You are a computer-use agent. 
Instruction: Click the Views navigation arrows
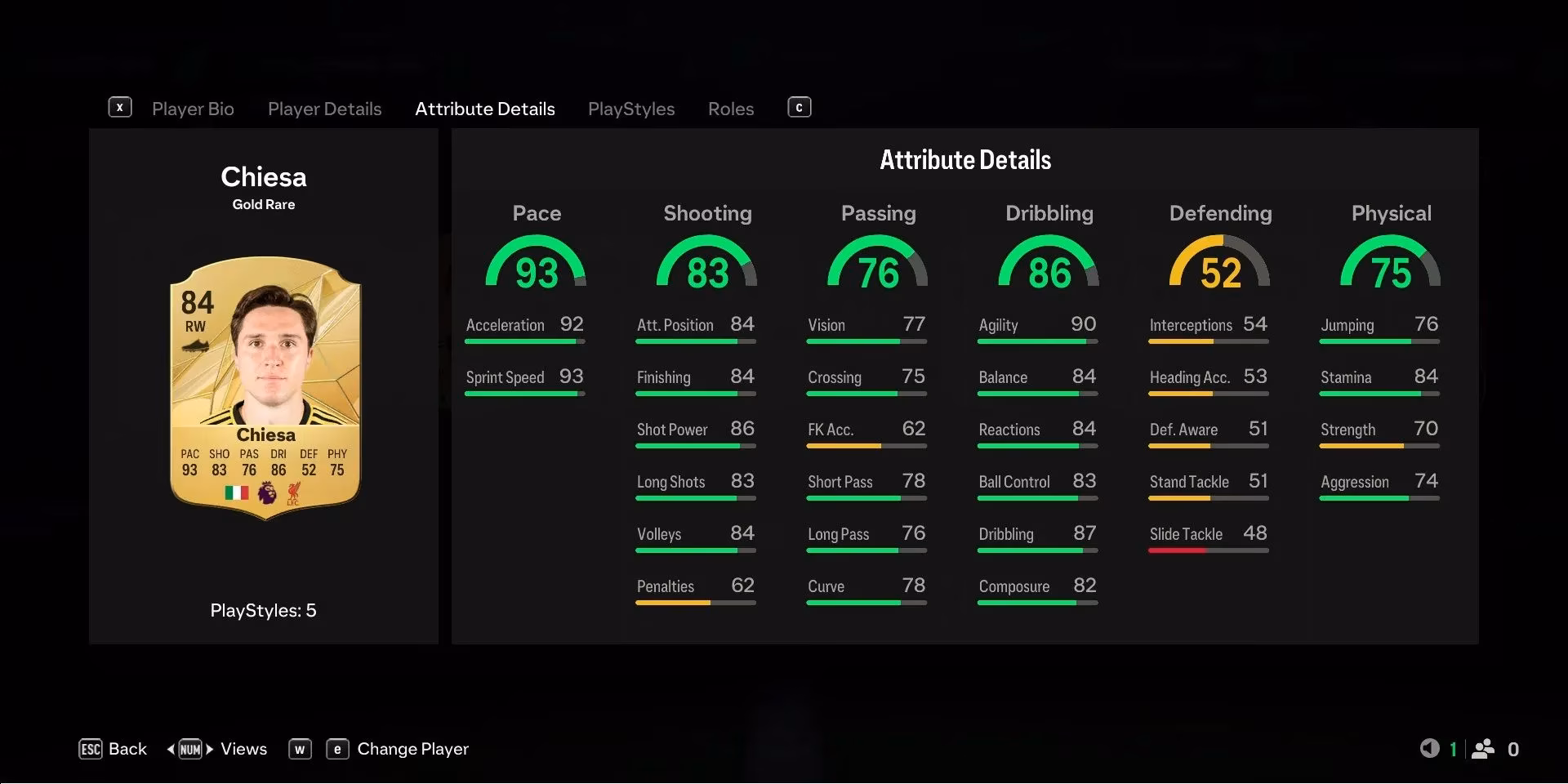click(189, 749)
